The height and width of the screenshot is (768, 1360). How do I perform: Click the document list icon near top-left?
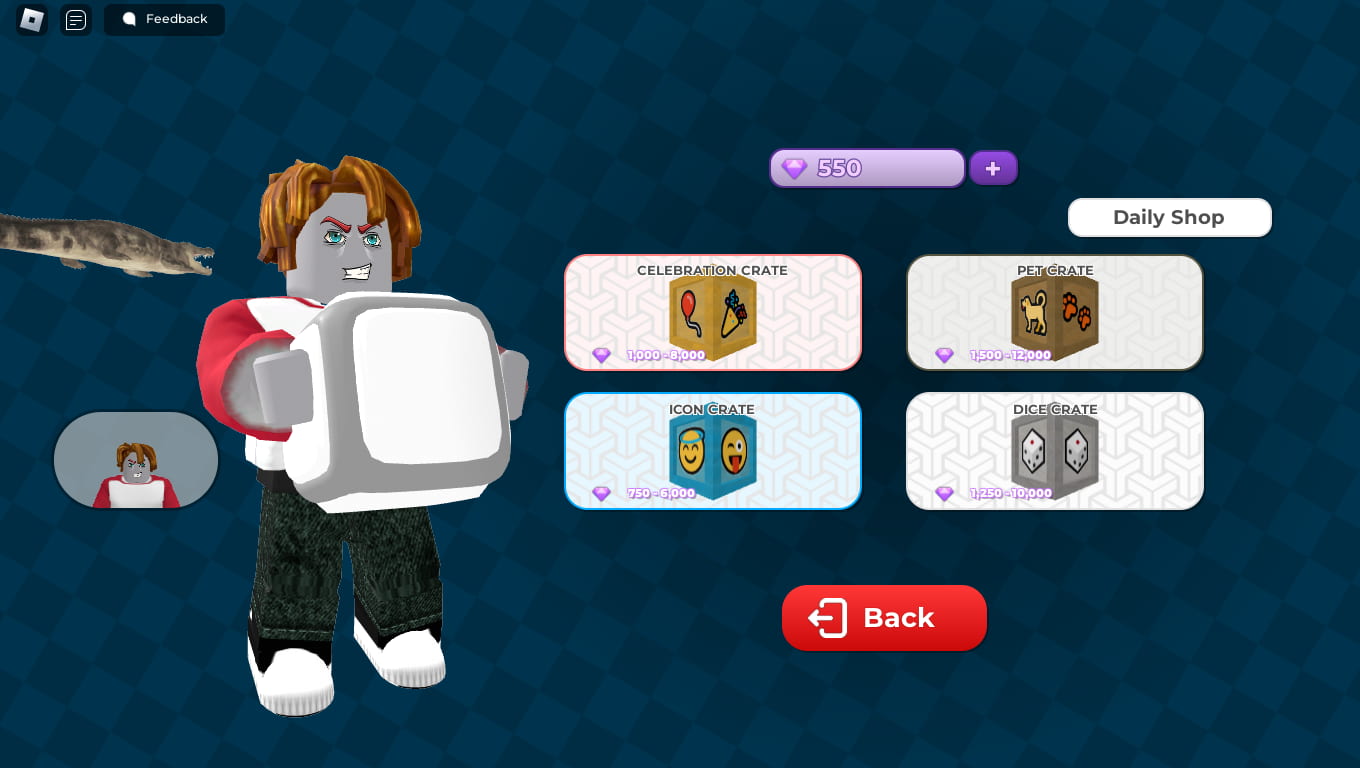[x=76, y=20]
